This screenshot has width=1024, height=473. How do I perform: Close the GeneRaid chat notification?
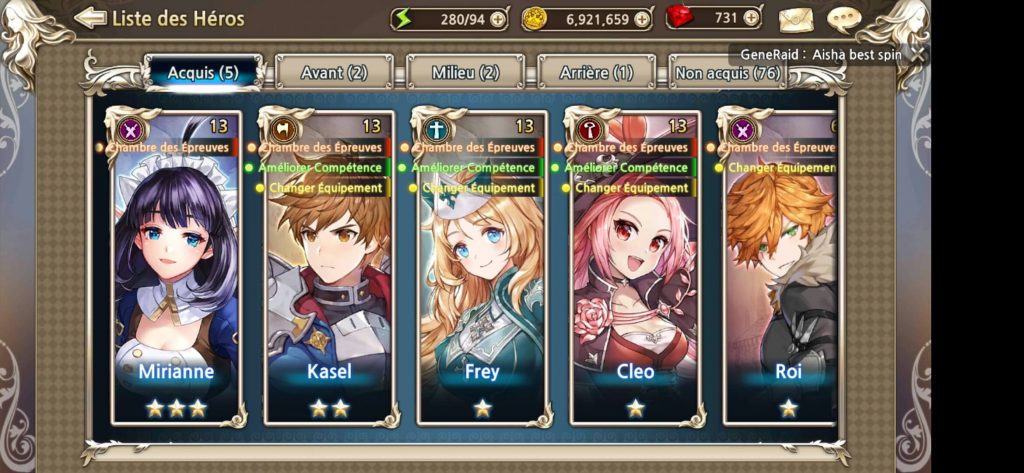pyautogui.click(x=916, y=55)
